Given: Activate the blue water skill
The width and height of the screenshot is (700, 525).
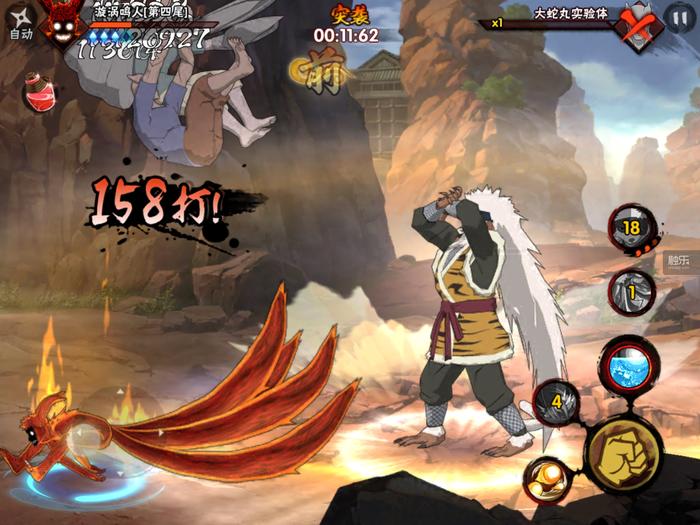Looking at the screenshot, I should click(629, 366).
